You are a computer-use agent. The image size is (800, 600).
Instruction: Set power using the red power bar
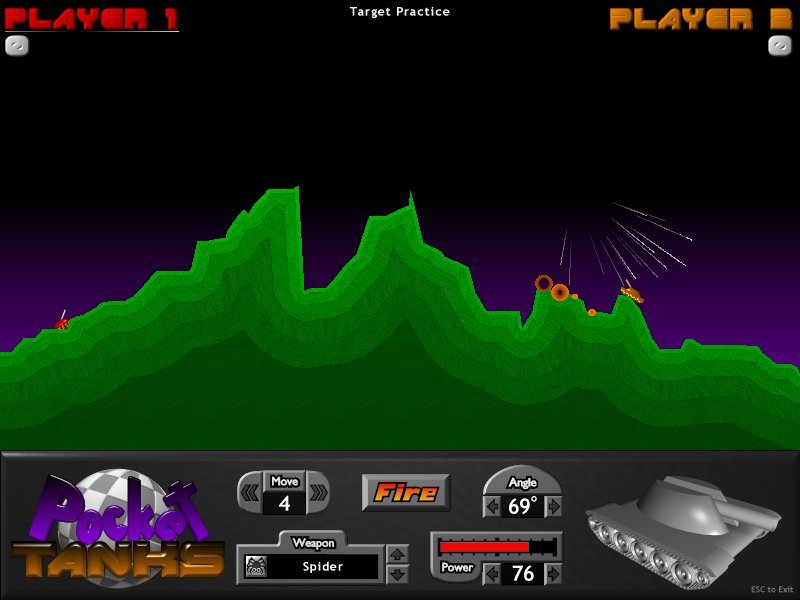point(497,547)
